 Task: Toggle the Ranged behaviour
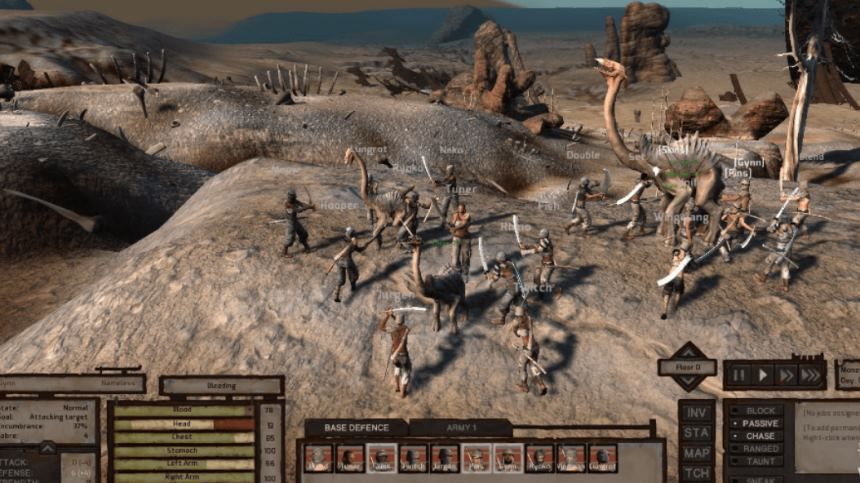pos(758,449)
